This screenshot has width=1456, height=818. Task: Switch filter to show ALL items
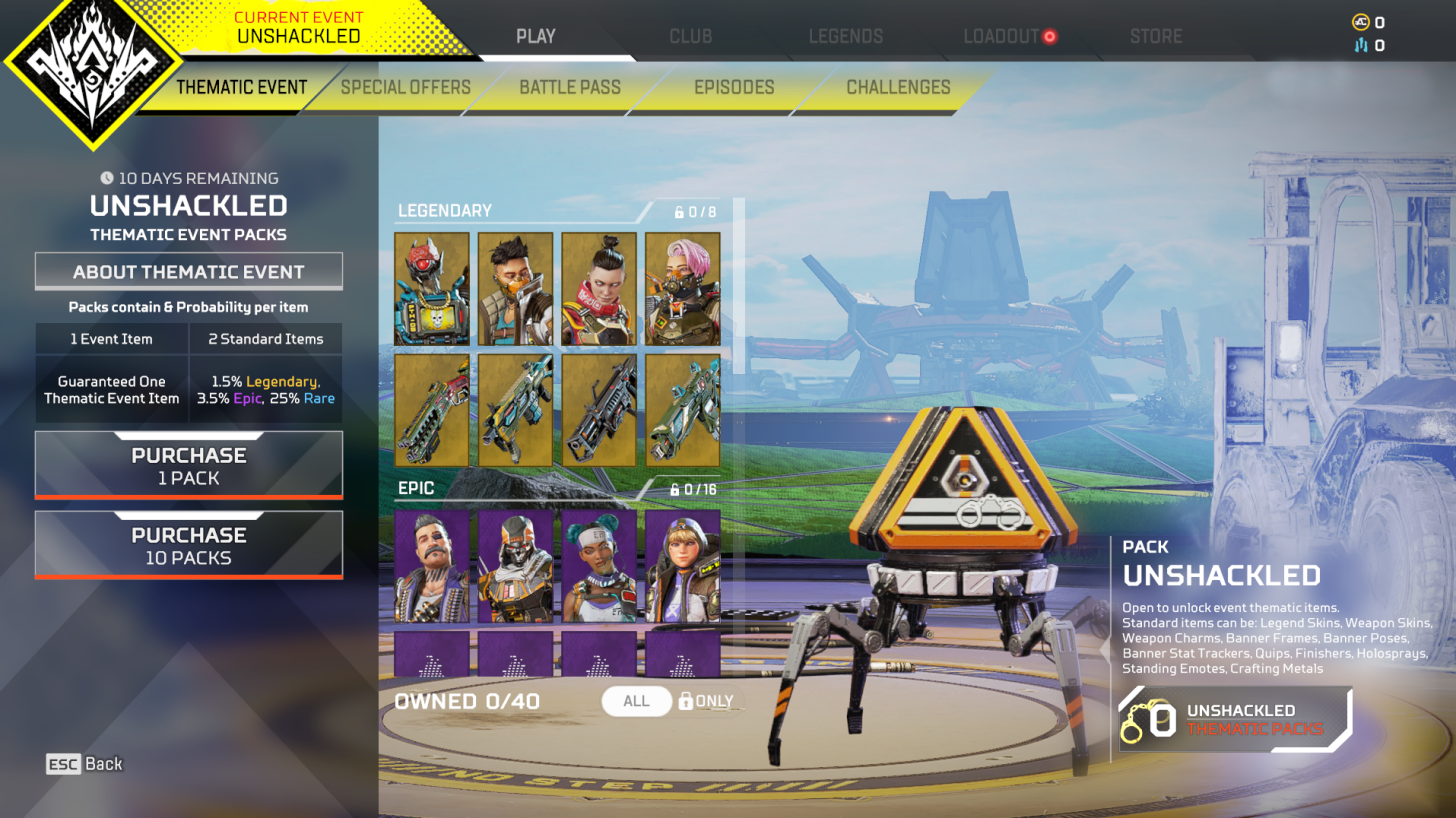tap(636, 701)
